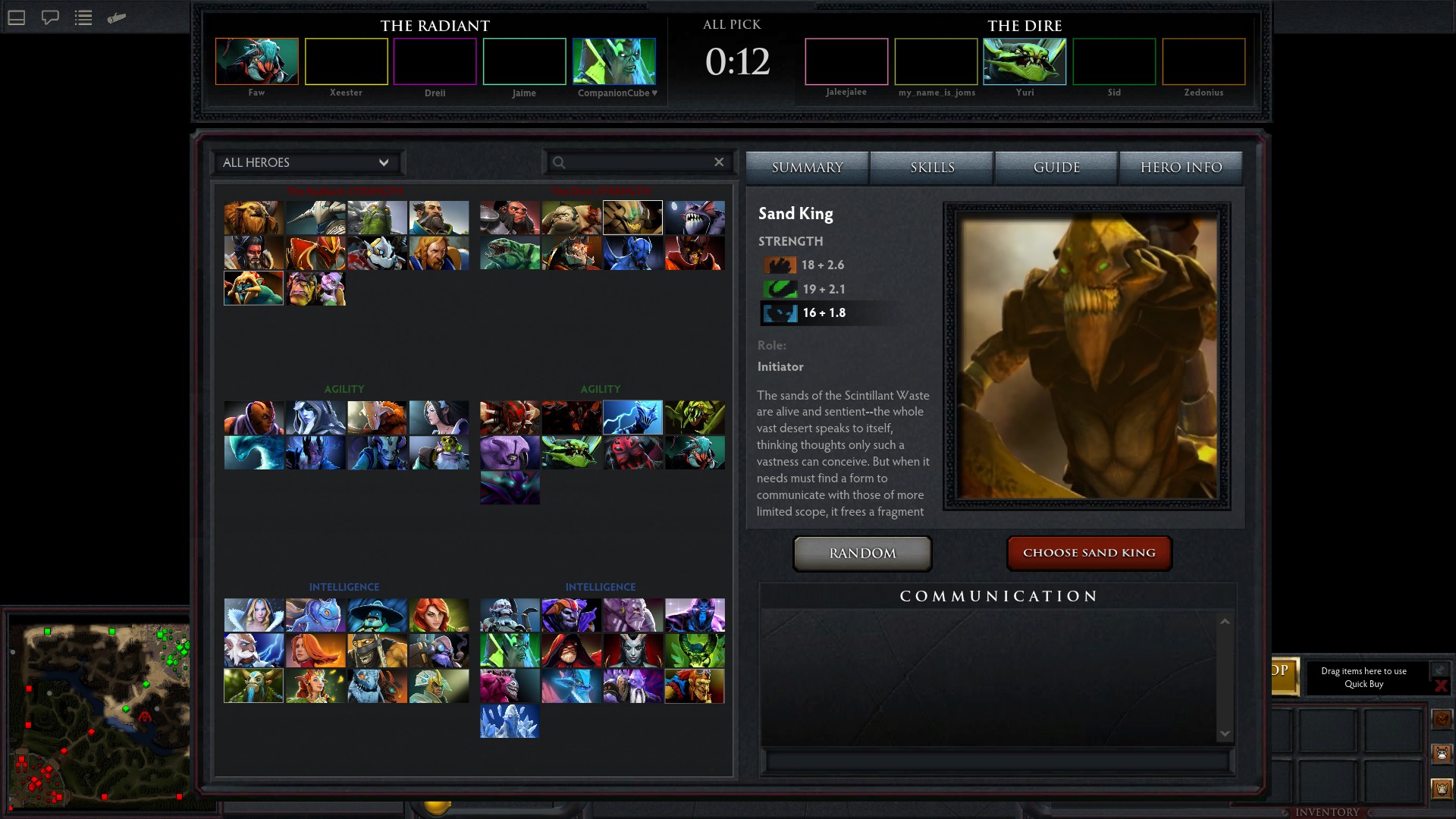Show the Guide tab
Screen dimensions: 1456x819
1056,168
